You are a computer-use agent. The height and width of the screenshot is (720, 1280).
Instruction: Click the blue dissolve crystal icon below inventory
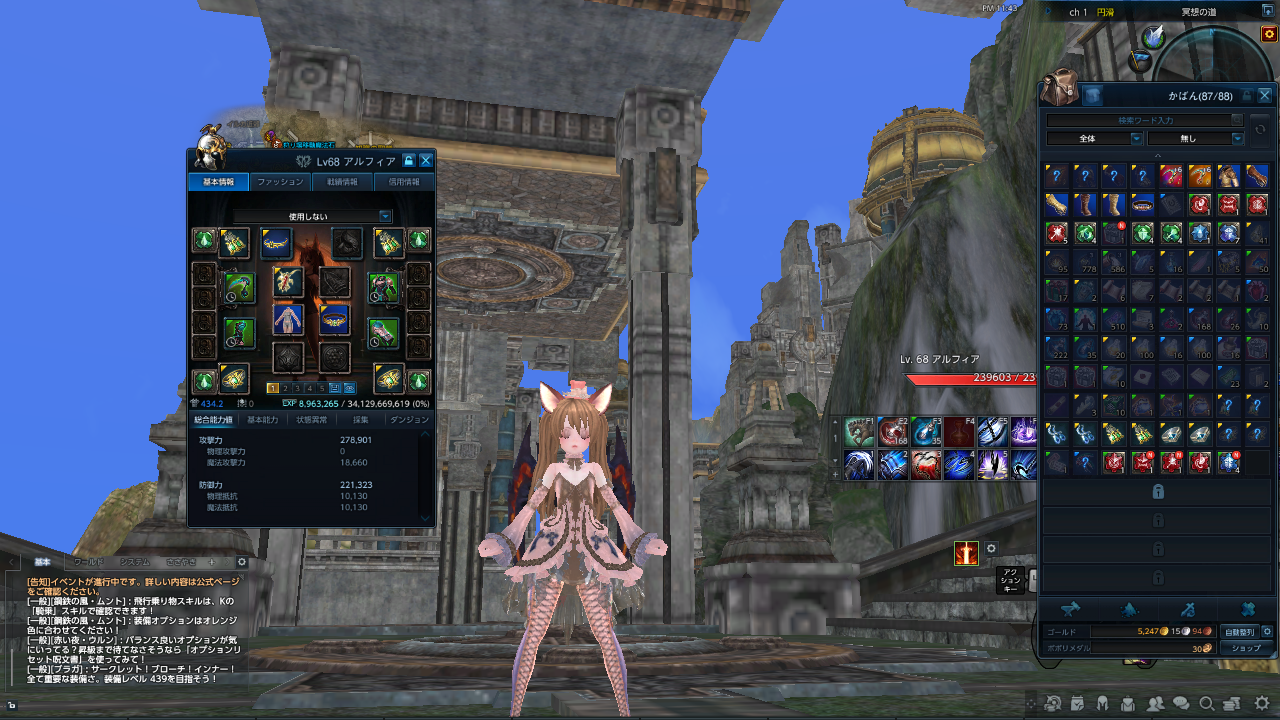(x=1131, y=608)
